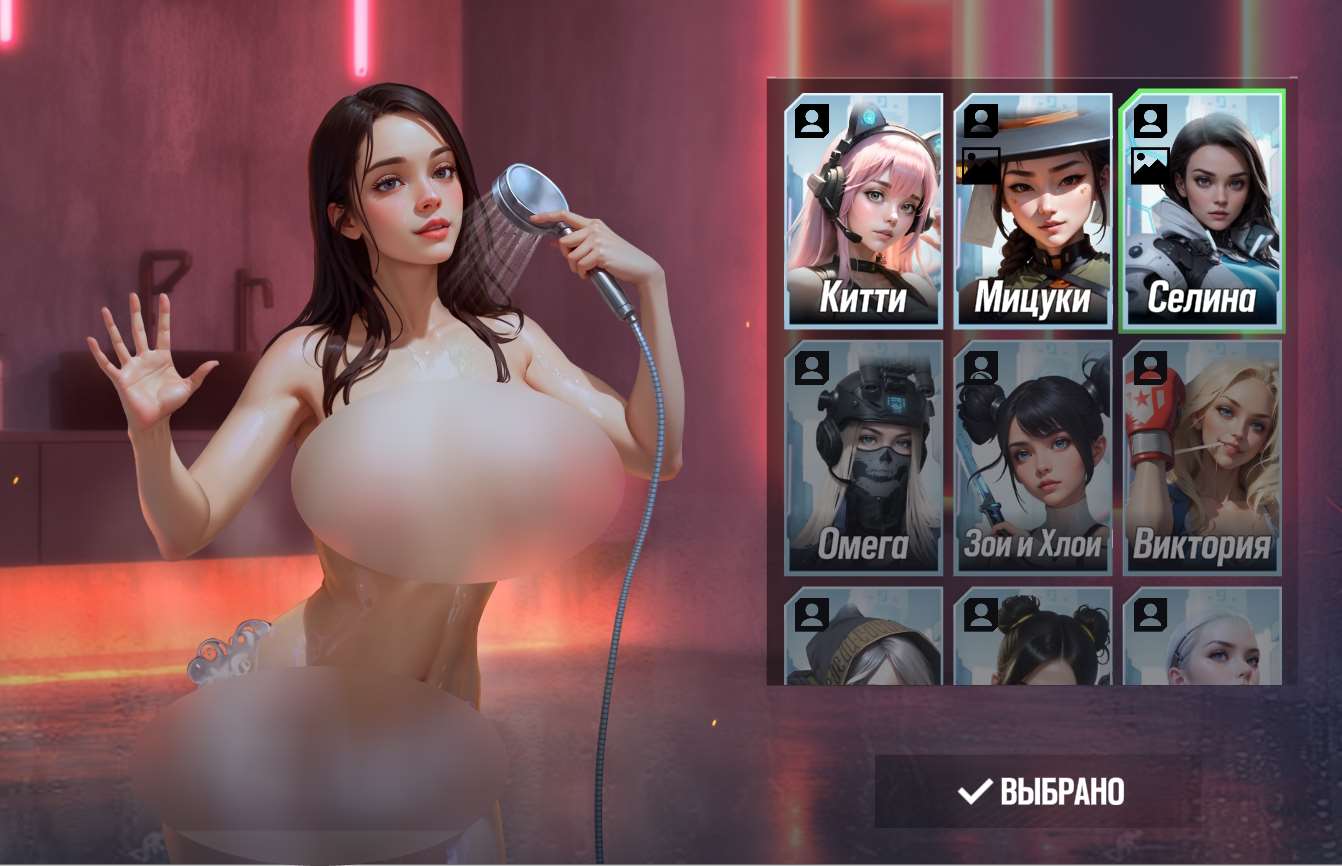Select the Мицуки character card
The image size is (1342, 866).
[x=1031, y=230]
